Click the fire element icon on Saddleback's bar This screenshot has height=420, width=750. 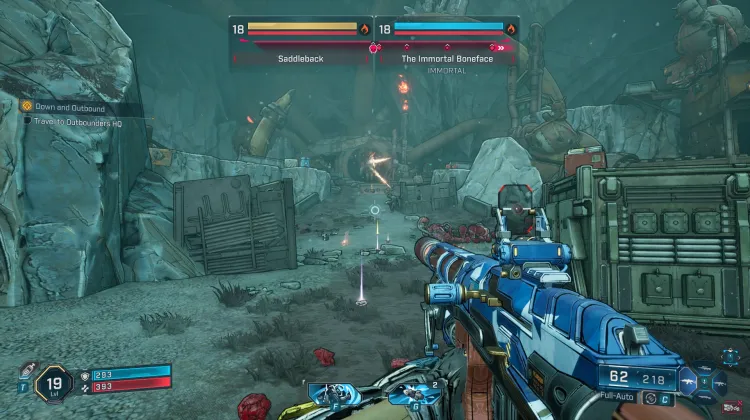pos(364,29)
